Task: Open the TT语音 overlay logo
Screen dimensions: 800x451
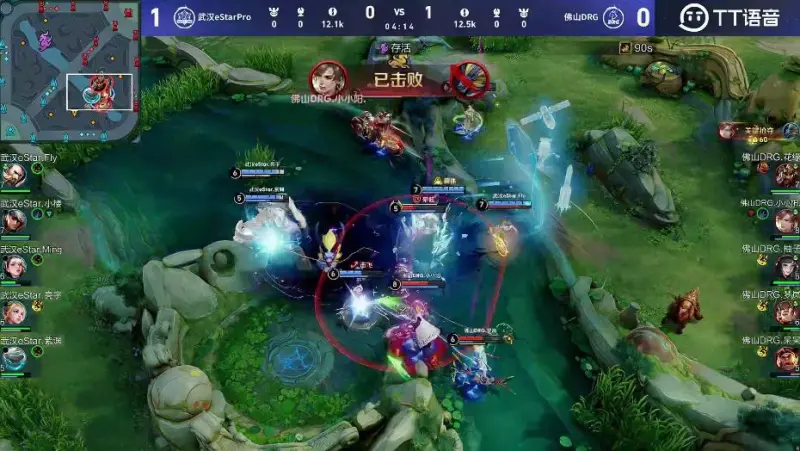Action: 730,17
